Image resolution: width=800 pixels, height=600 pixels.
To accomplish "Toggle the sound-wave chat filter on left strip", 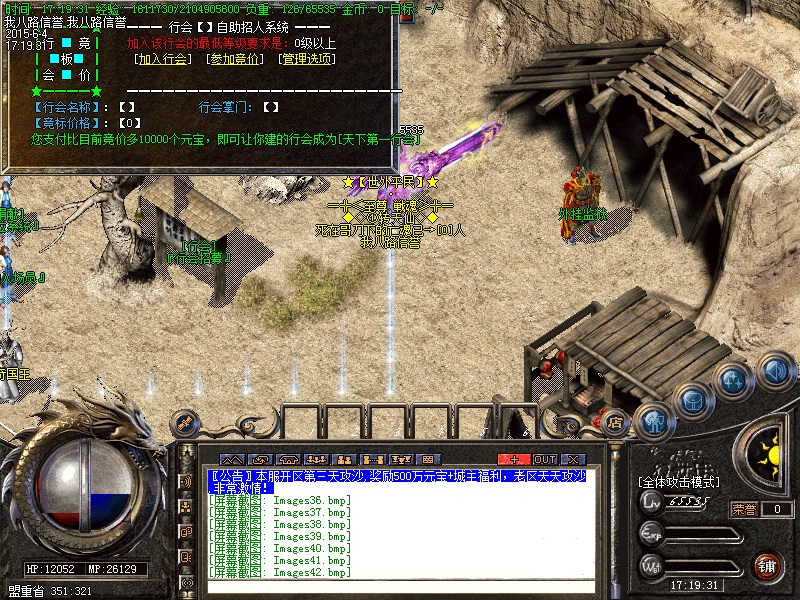I will pyautogui.click(x=186, y=482).
